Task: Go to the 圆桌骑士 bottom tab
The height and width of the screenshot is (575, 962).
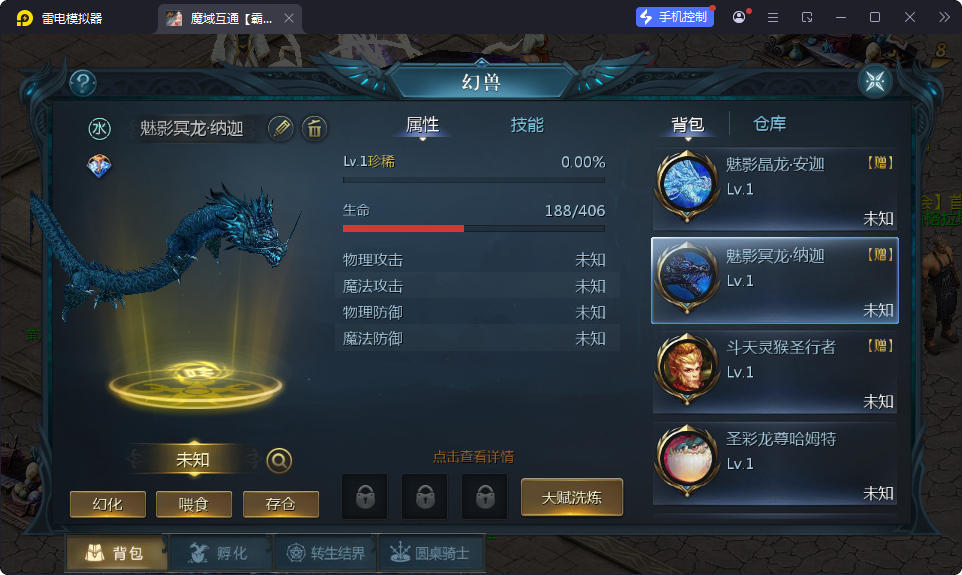Action: click(x=429, y=553)
